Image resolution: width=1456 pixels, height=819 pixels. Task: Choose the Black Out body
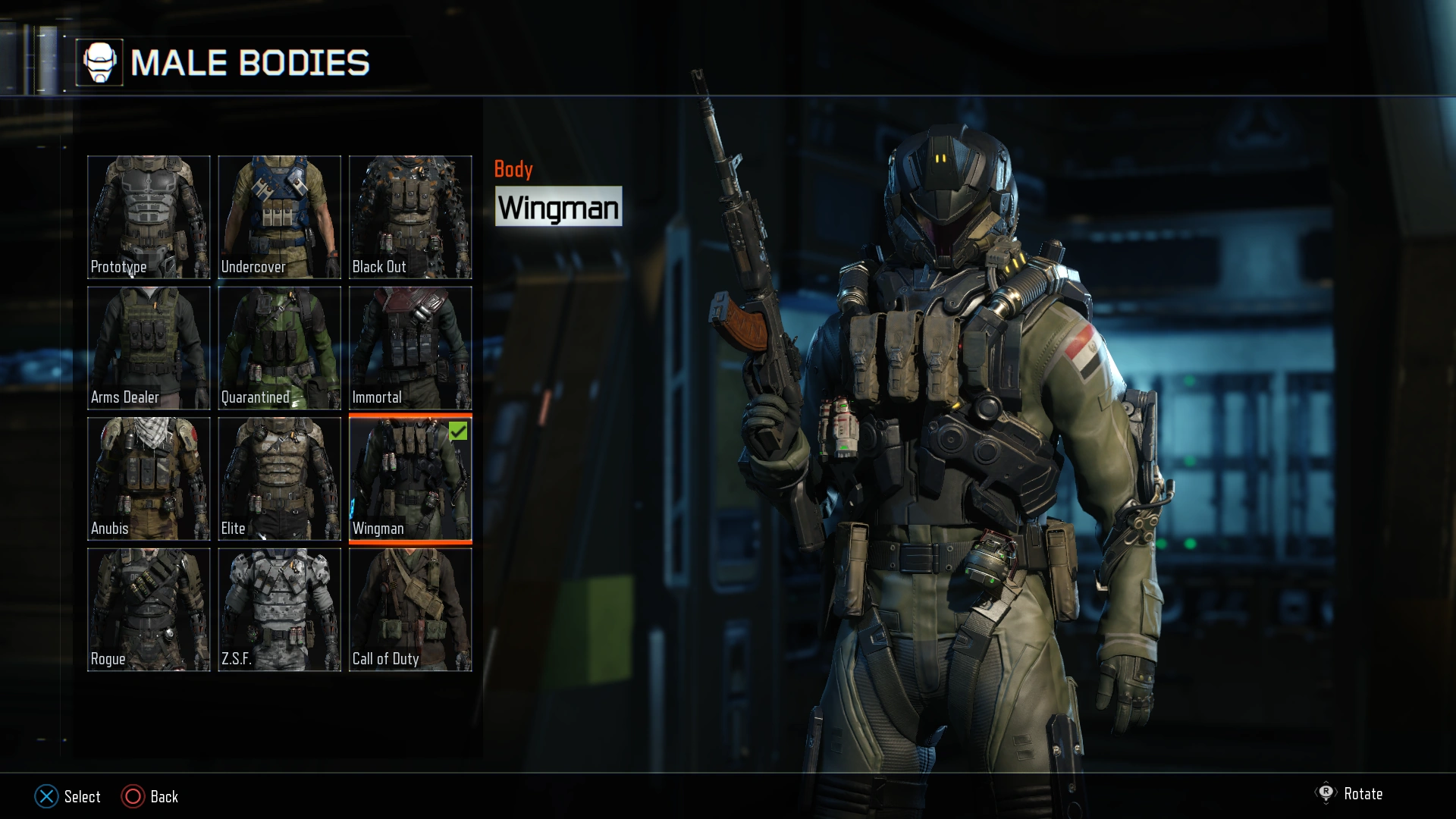tap(410, 218)
